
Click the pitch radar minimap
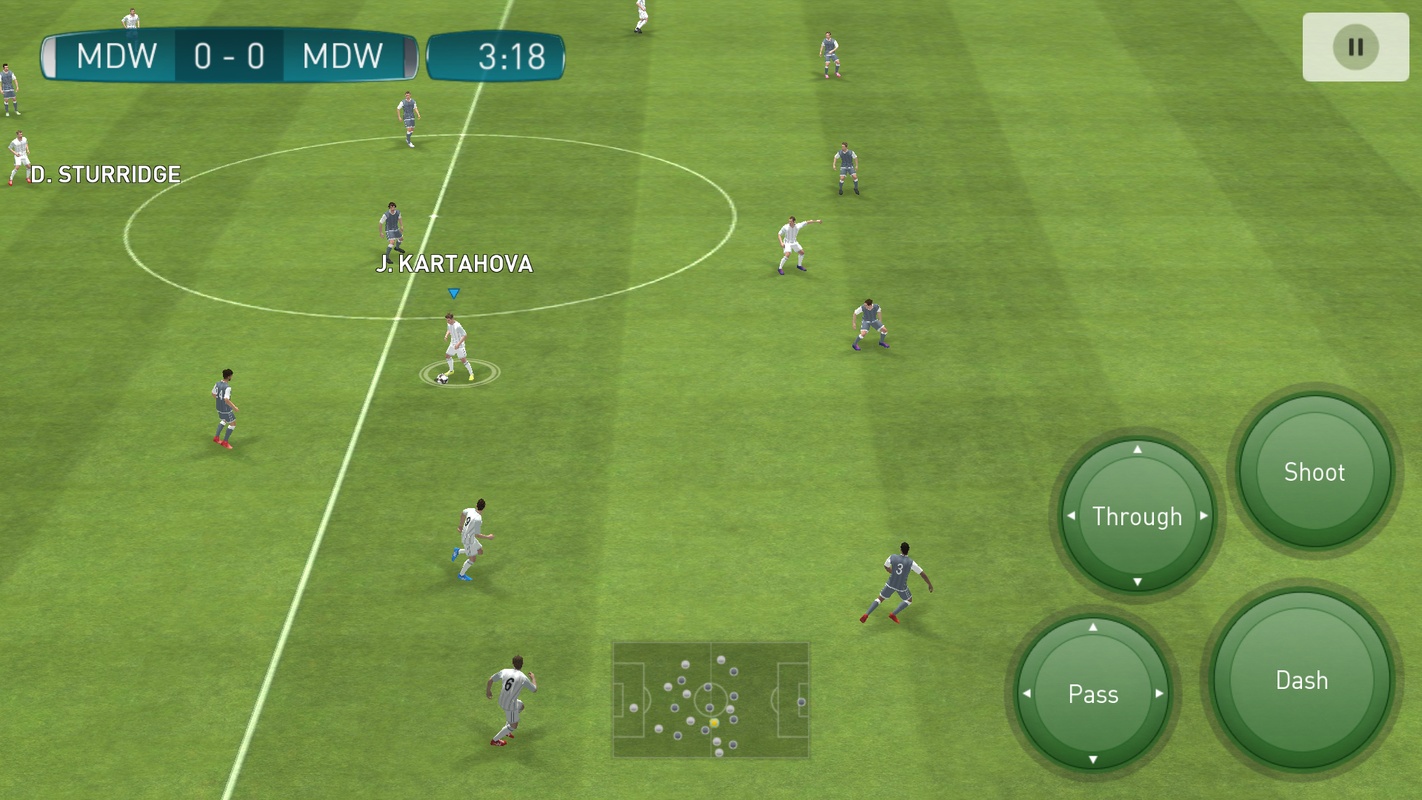(711, 700)
